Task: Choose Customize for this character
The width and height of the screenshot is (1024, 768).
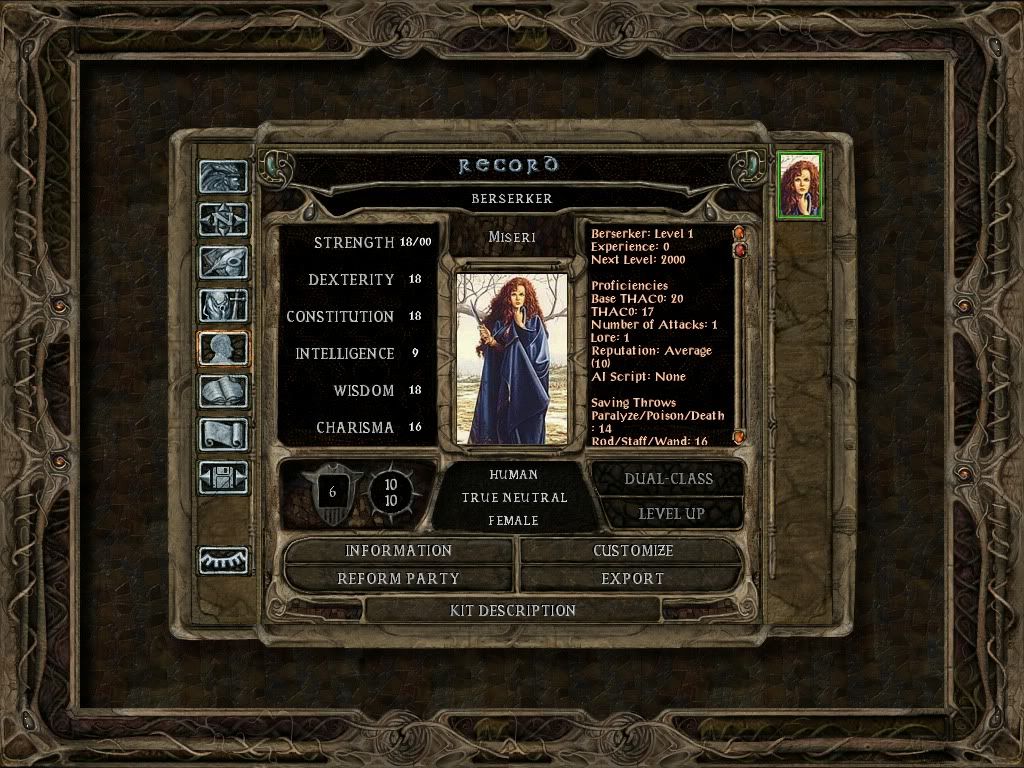Action: coord(632,551)
